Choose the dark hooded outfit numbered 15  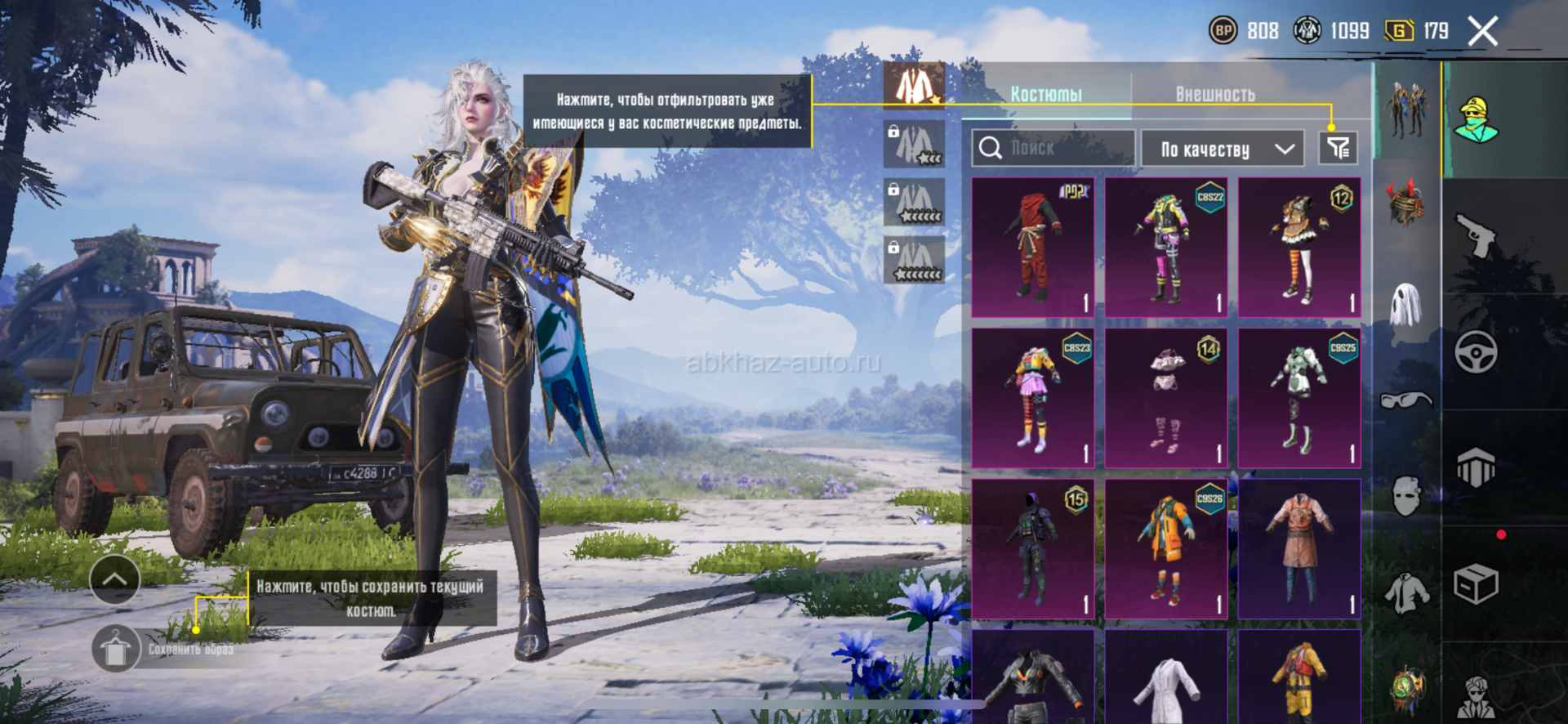tap(1033, 549)
